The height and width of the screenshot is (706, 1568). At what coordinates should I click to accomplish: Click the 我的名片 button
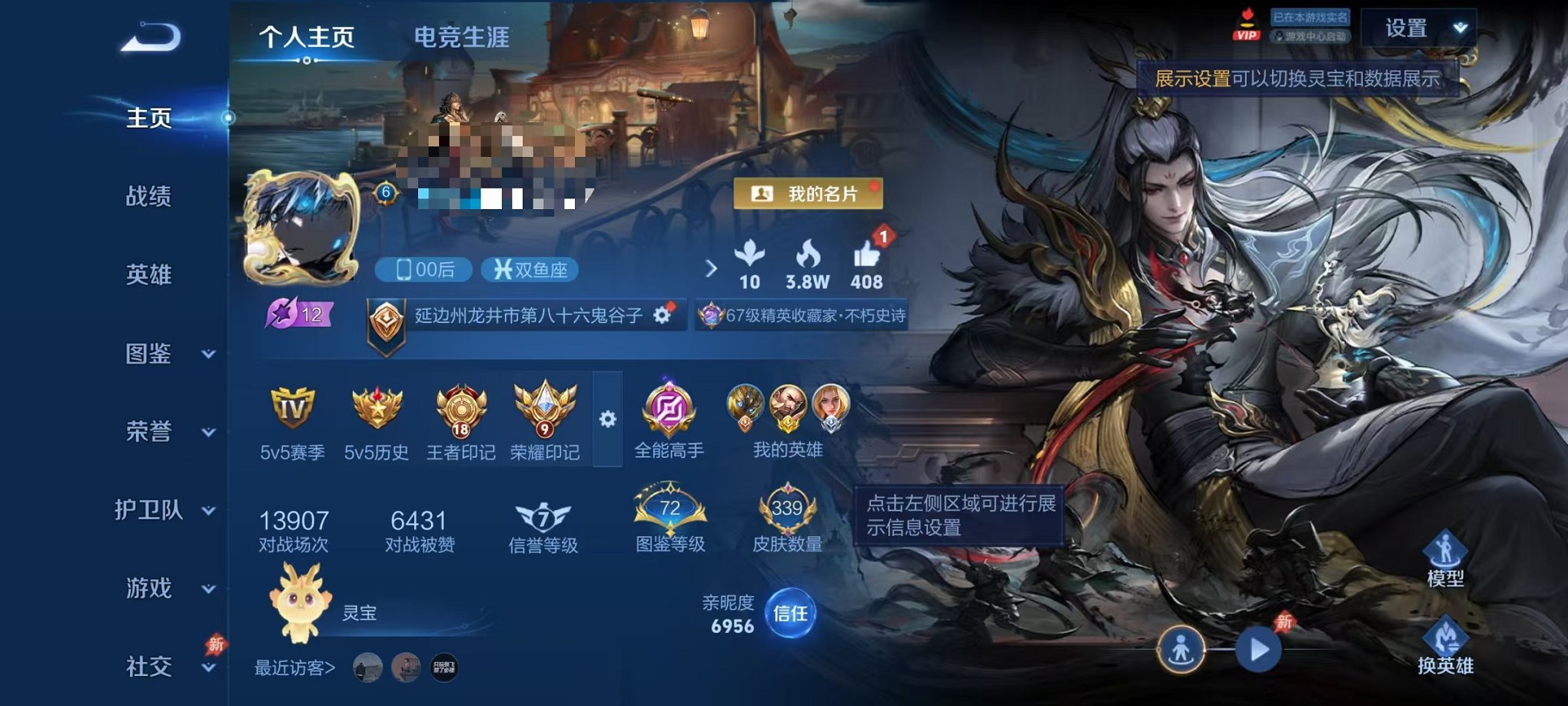tap(810, 194)
